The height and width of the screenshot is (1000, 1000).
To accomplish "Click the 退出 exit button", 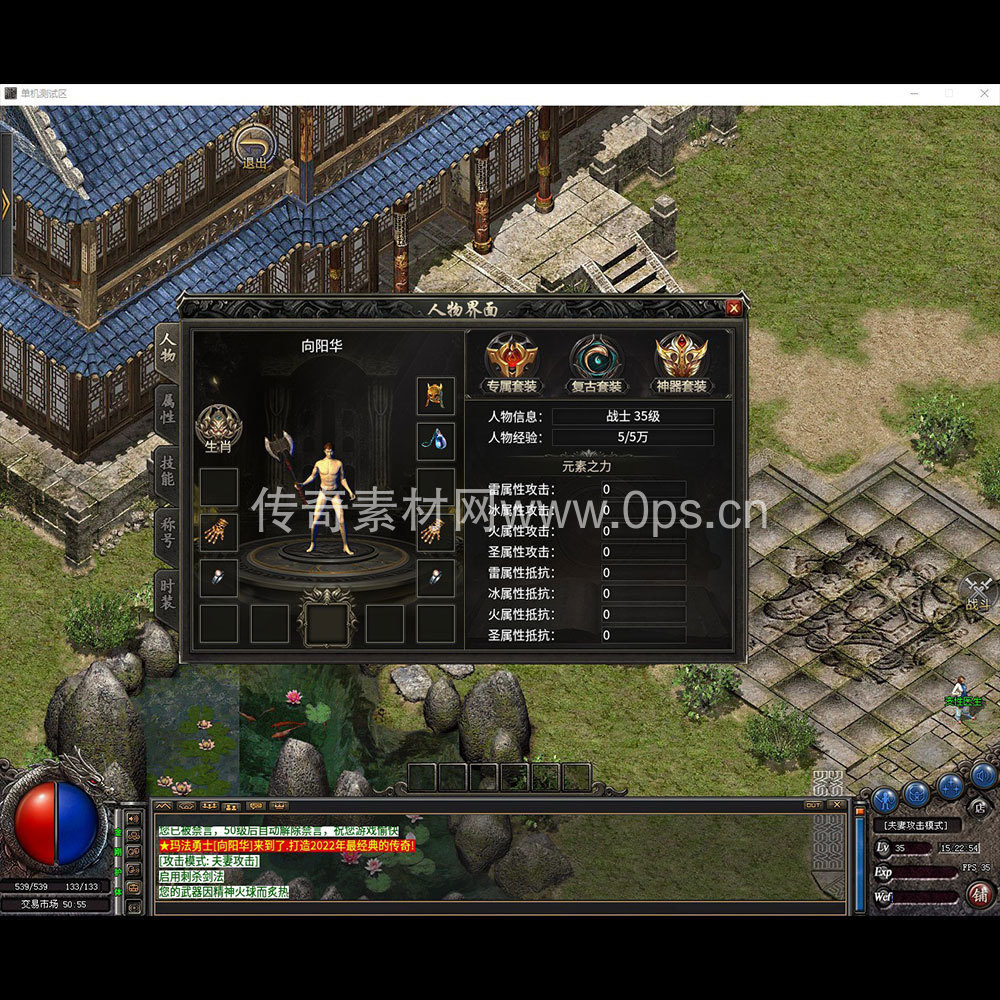I will pos(255,149).
